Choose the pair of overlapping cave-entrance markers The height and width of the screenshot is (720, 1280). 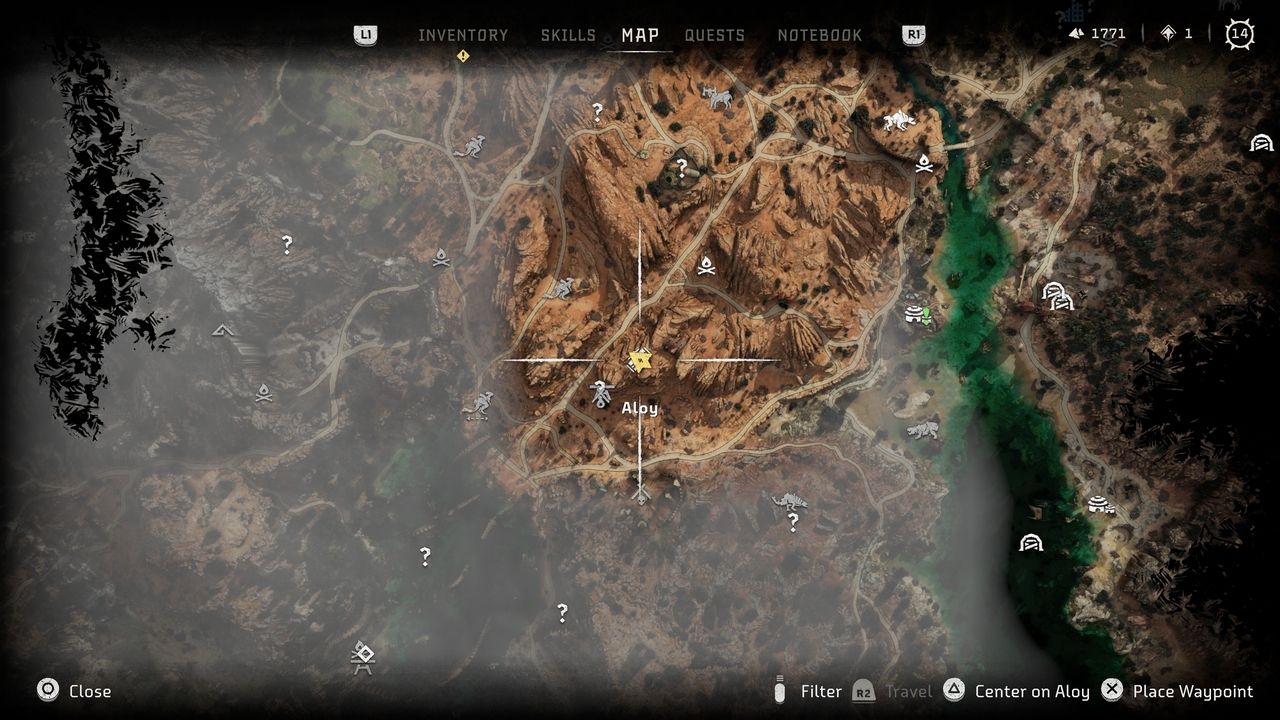click(1057, 296)
